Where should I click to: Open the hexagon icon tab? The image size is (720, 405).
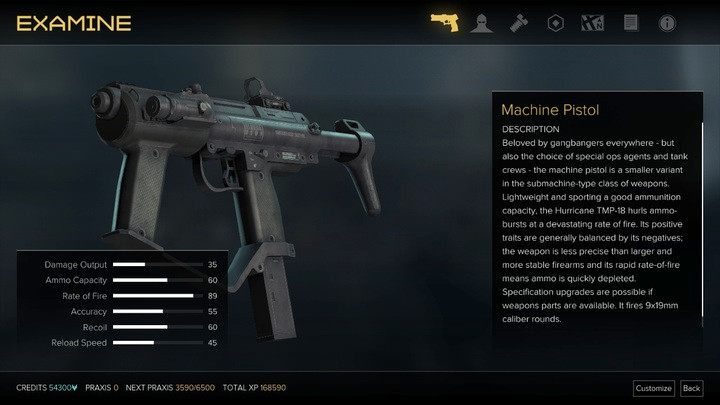tap(555, 22)
